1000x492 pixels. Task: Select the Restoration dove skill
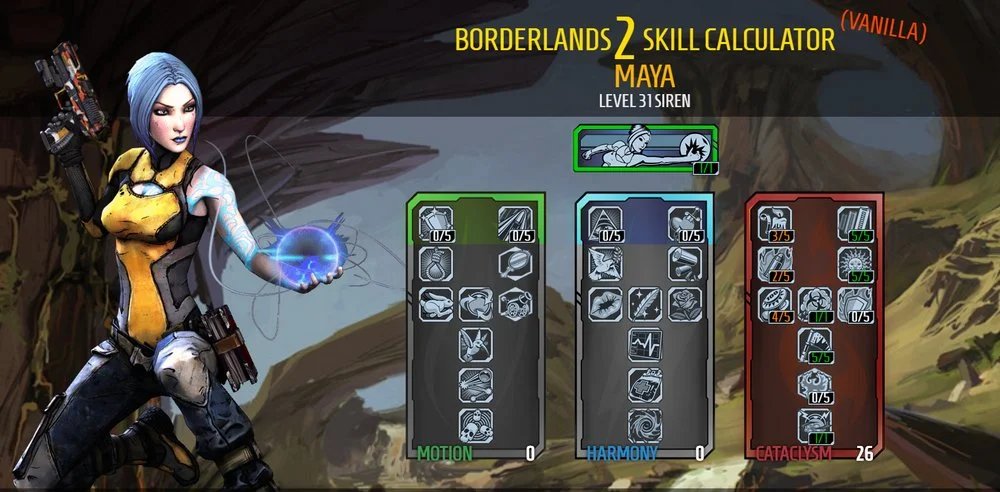click(603, 263)
